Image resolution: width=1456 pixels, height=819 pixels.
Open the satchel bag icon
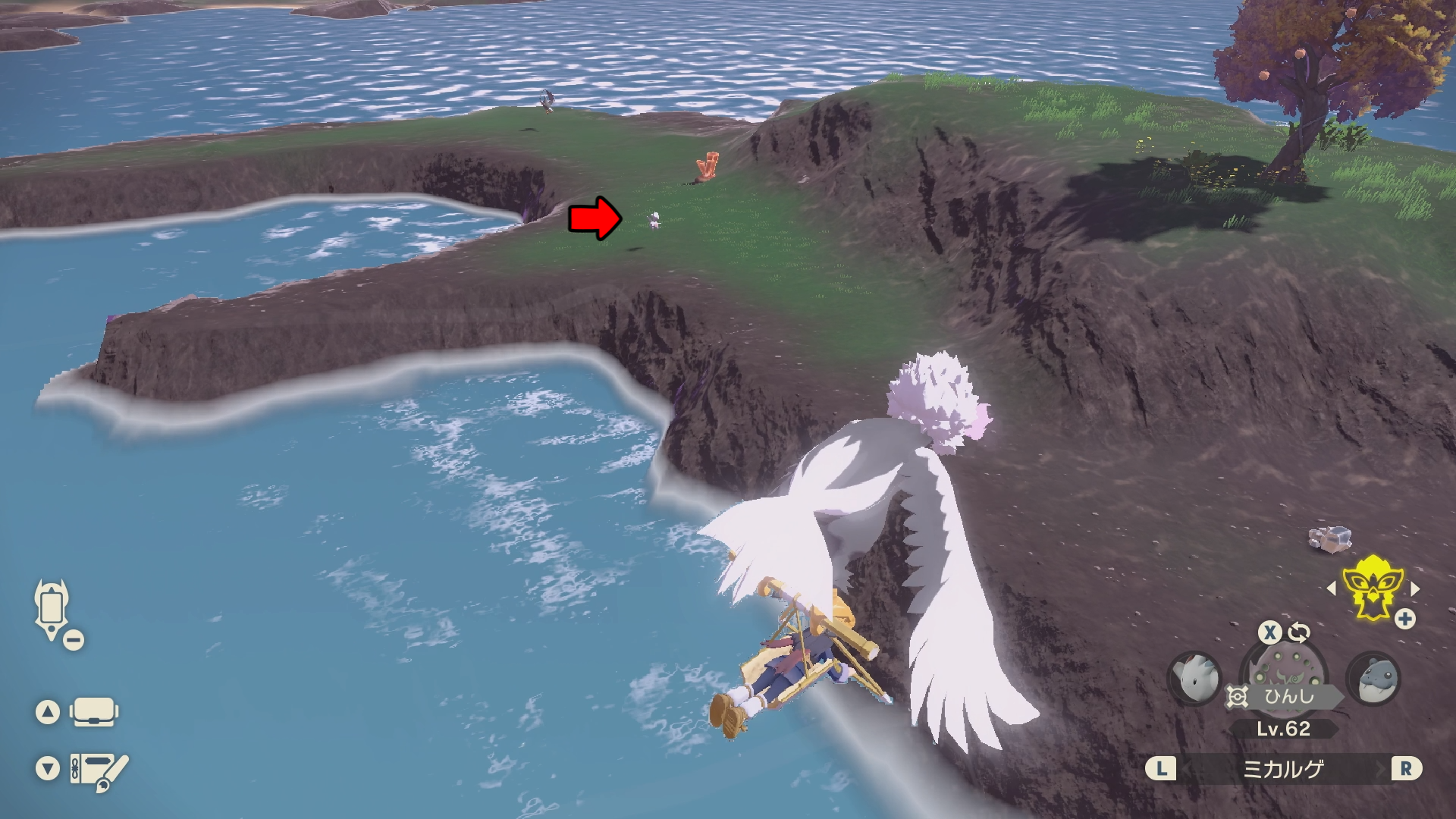point(94,712)
